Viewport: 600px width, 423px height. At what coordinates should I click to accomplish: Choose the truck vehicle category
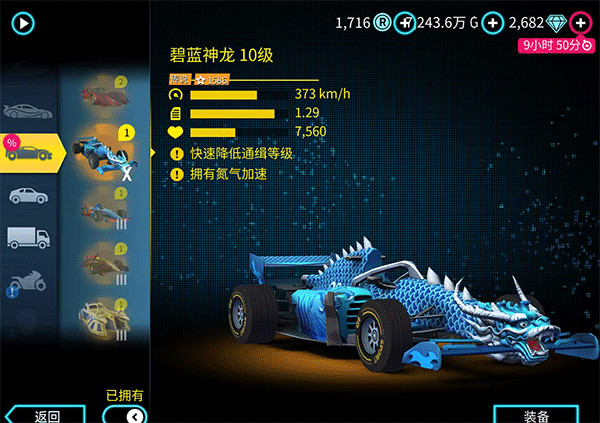pos(24,237)
